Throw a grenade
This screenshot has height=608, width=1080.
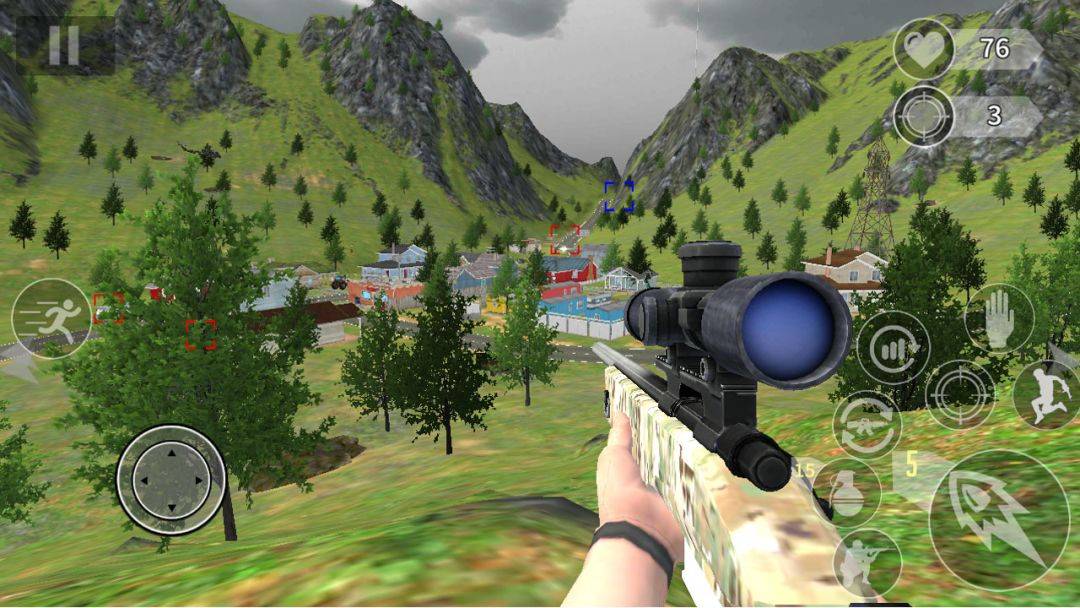click(x=846, y=493)
